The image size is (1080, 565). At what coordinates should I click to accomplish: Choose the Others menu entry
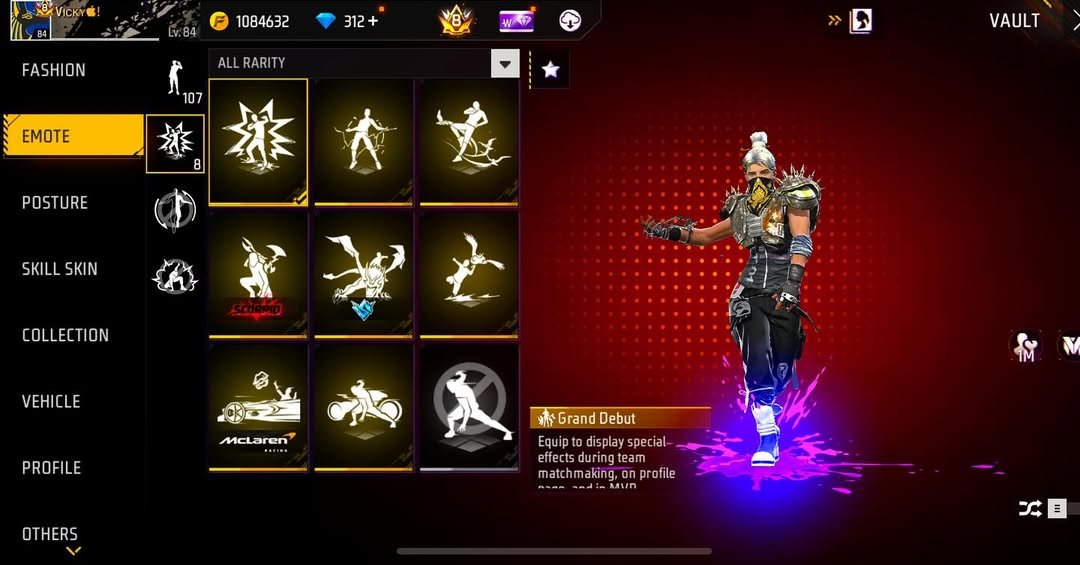(x=50, y=534)
